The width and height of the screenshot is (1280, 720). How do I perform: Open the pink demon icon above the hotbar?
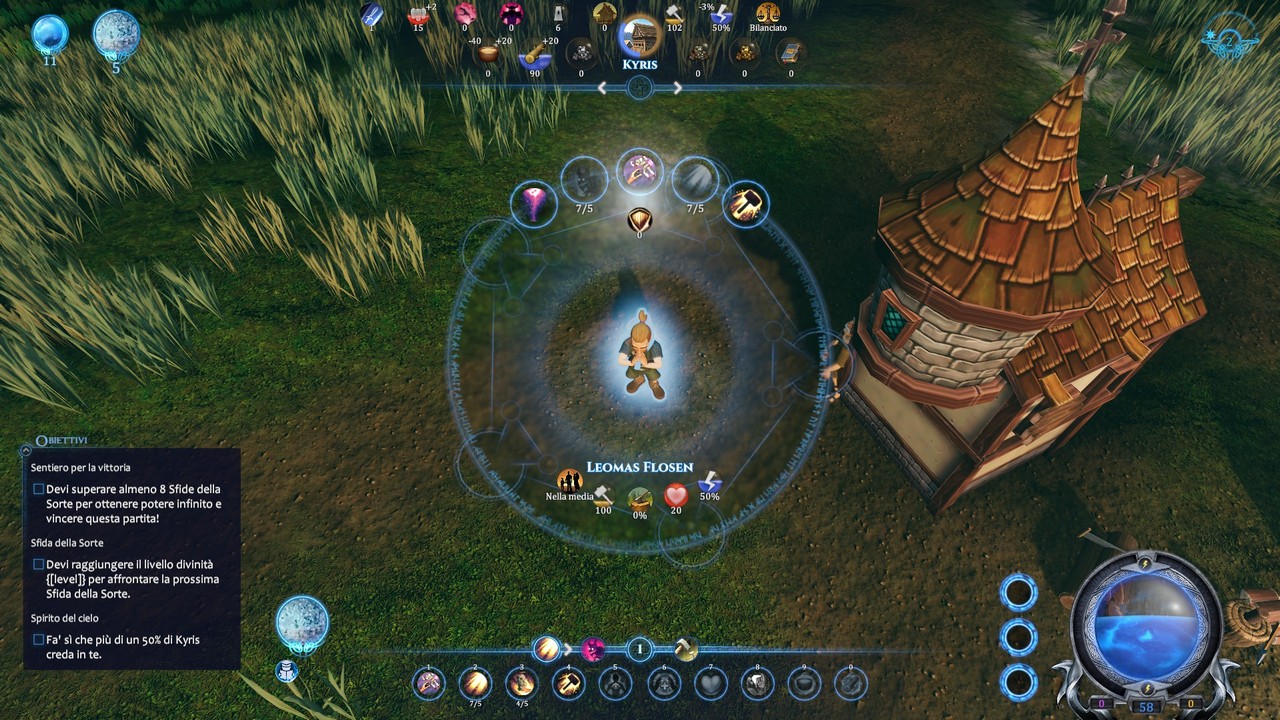594,649
